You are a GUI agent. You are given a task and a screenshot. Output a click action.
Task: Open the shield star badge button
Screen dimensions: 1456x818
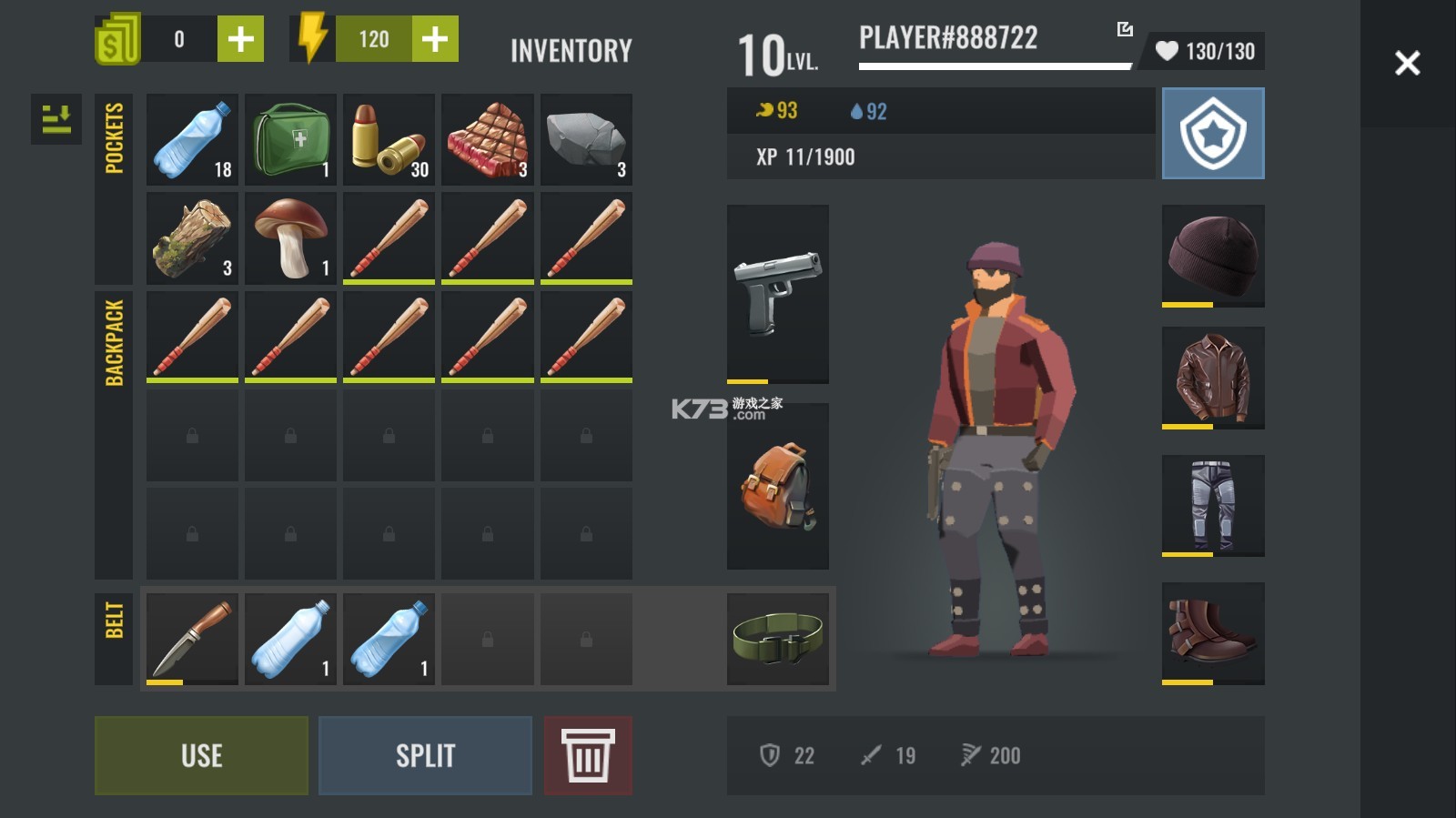click(x=1213, y=134)
